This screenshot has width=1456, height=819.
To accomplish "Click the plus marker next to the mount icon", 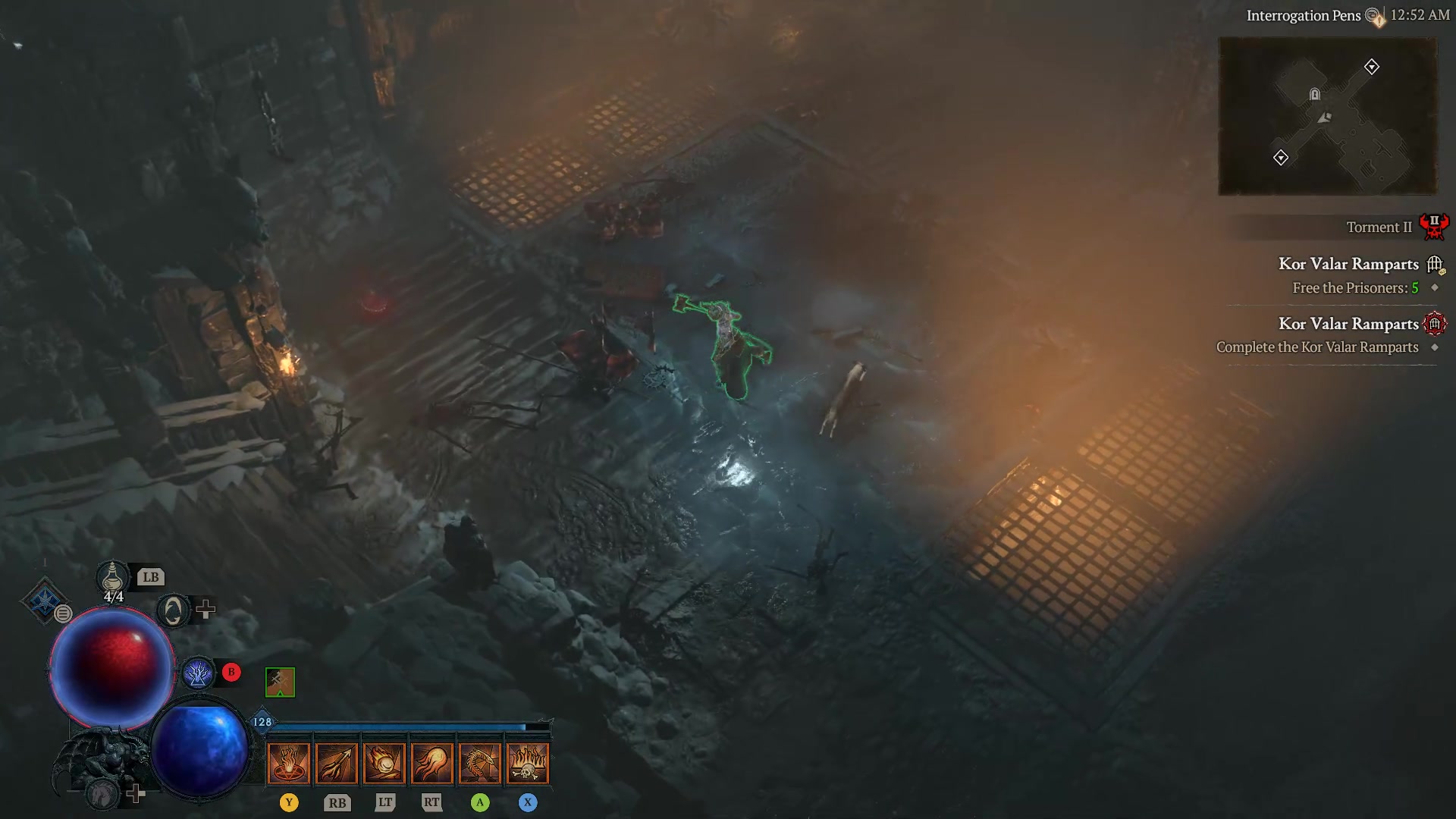I will pyautogui.click(x=136, y=795).
